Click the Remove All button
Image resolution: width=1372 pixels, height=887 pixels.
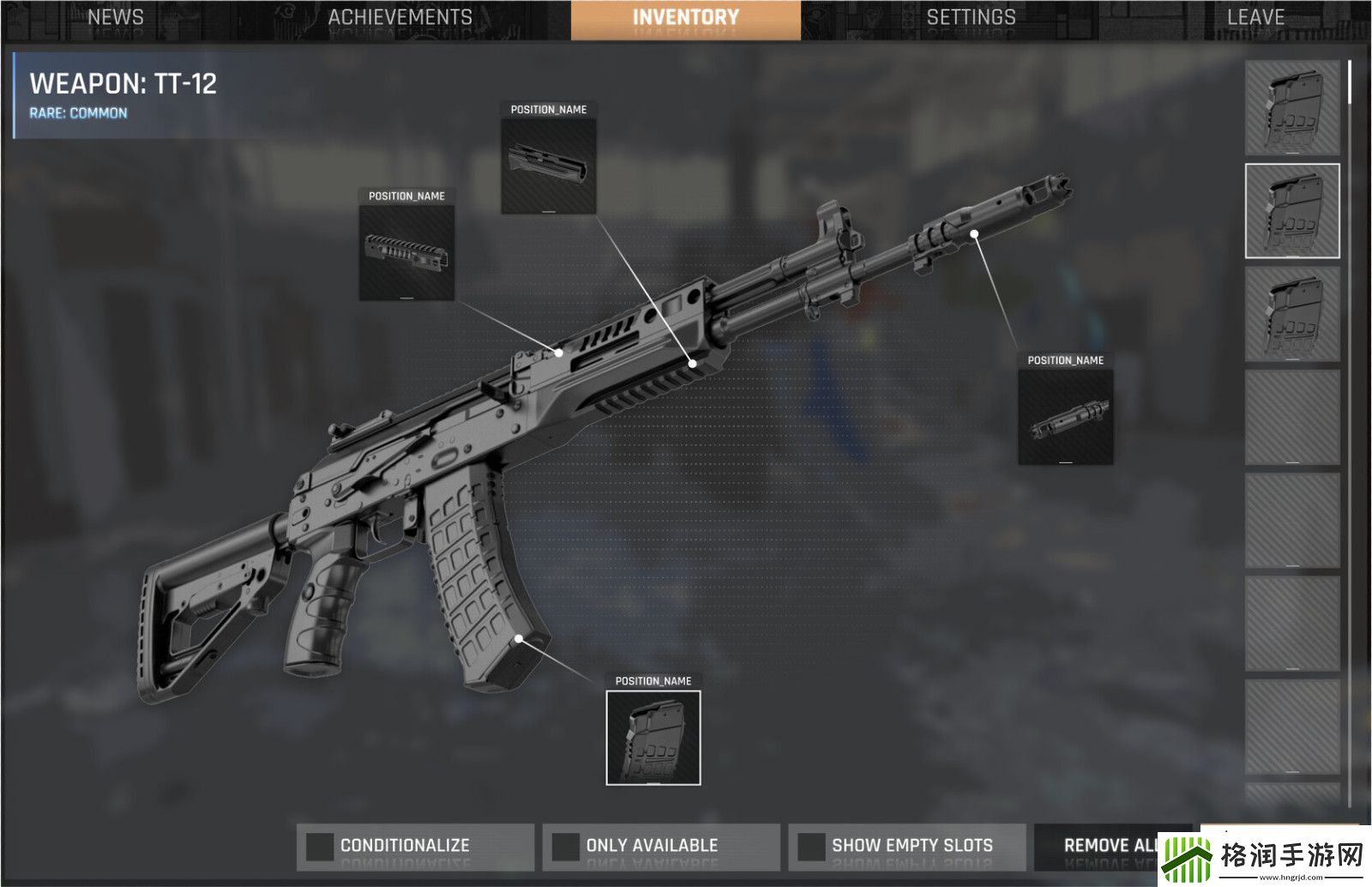1110,846
